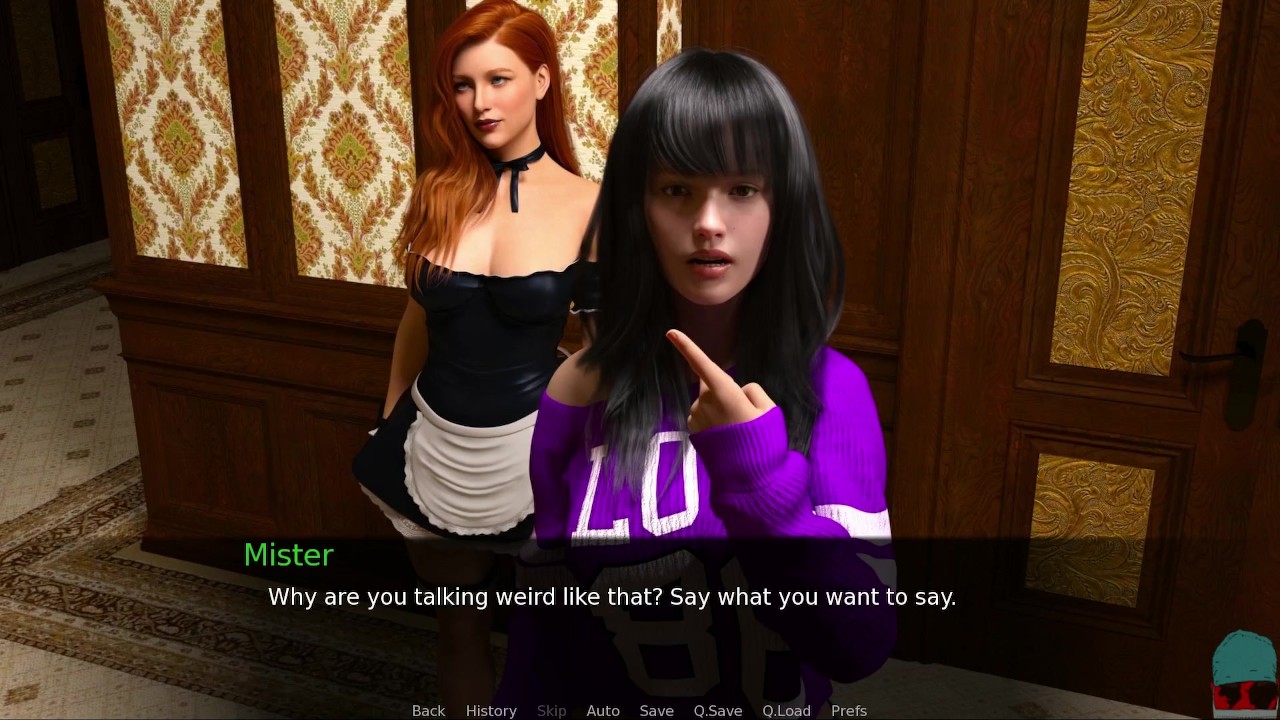This screenshot has height=720, width=1280.
Task: Open the Save game menu
Action: 656,710
